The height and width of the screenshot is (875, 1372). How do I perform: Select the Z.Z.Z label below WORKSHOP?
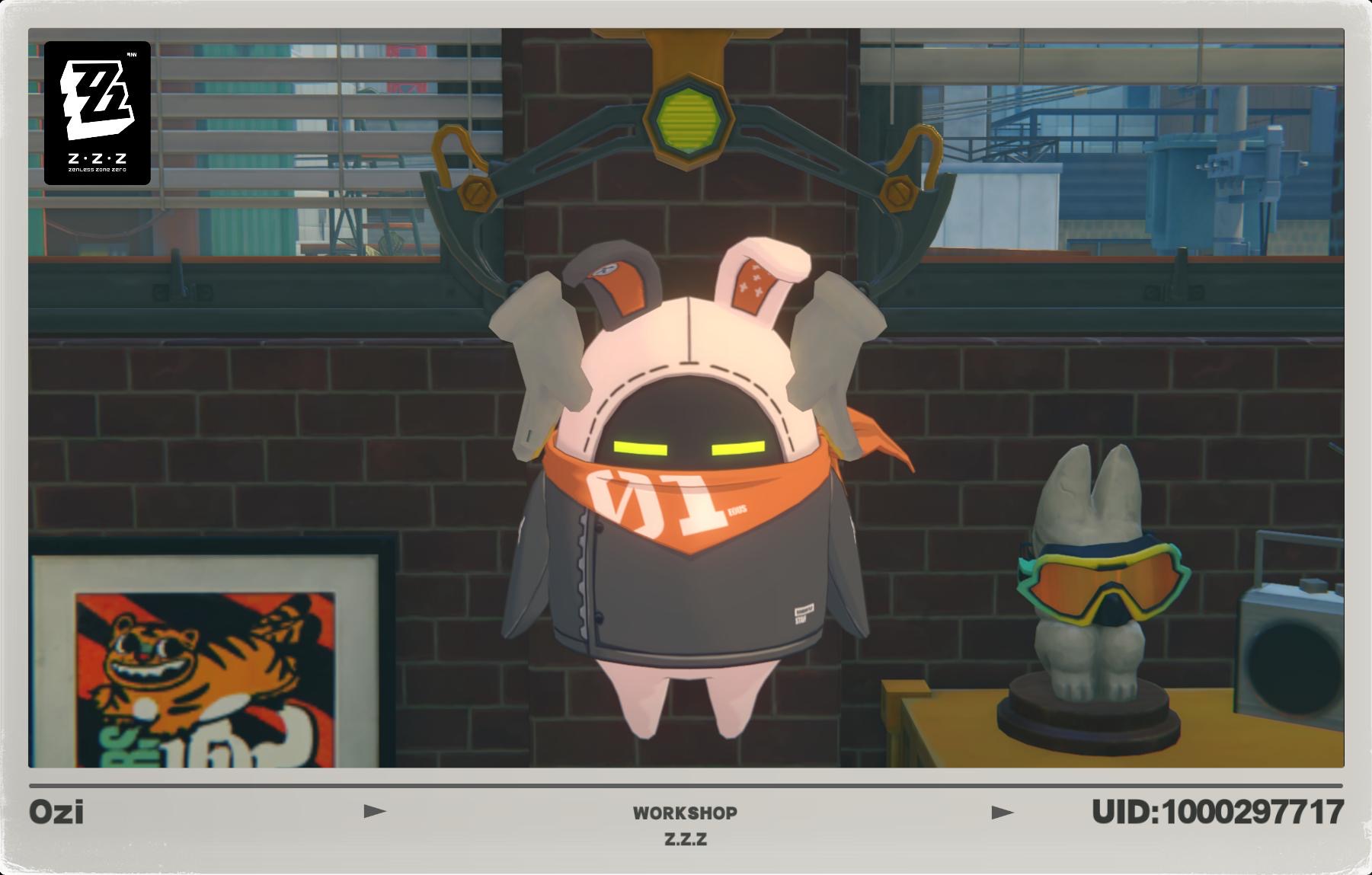click(685, 840)
